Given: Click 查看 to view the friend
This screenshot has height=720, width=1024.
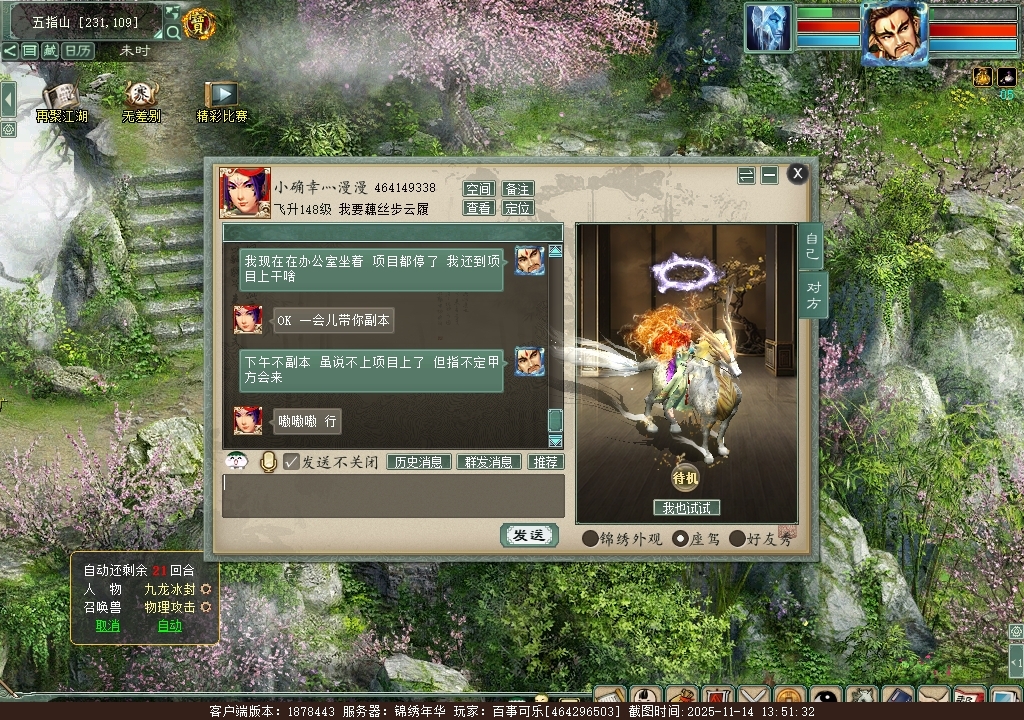Looking at the screenshot, I should [x=479, y=208].
